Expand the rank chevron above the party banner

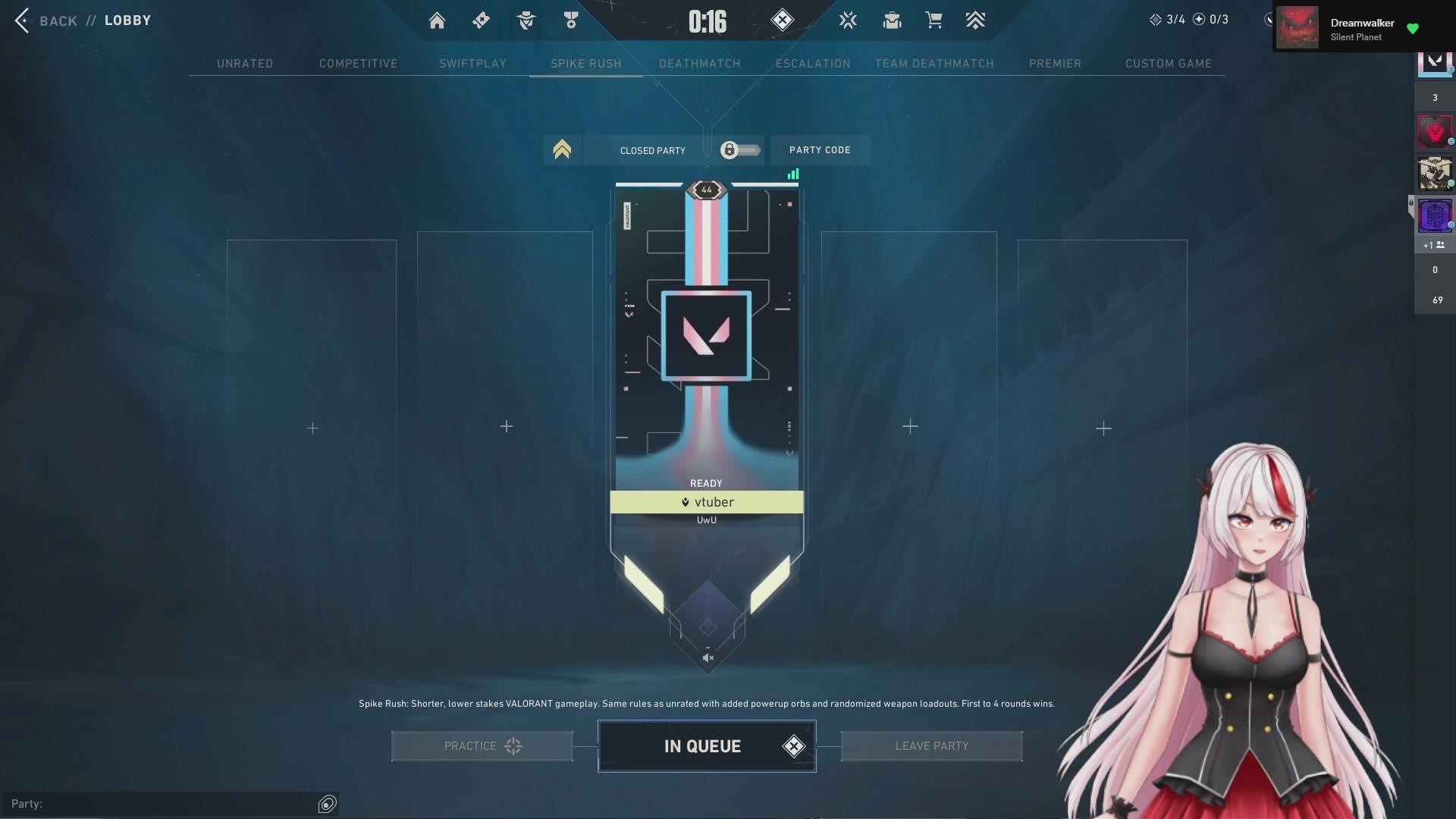561,150
